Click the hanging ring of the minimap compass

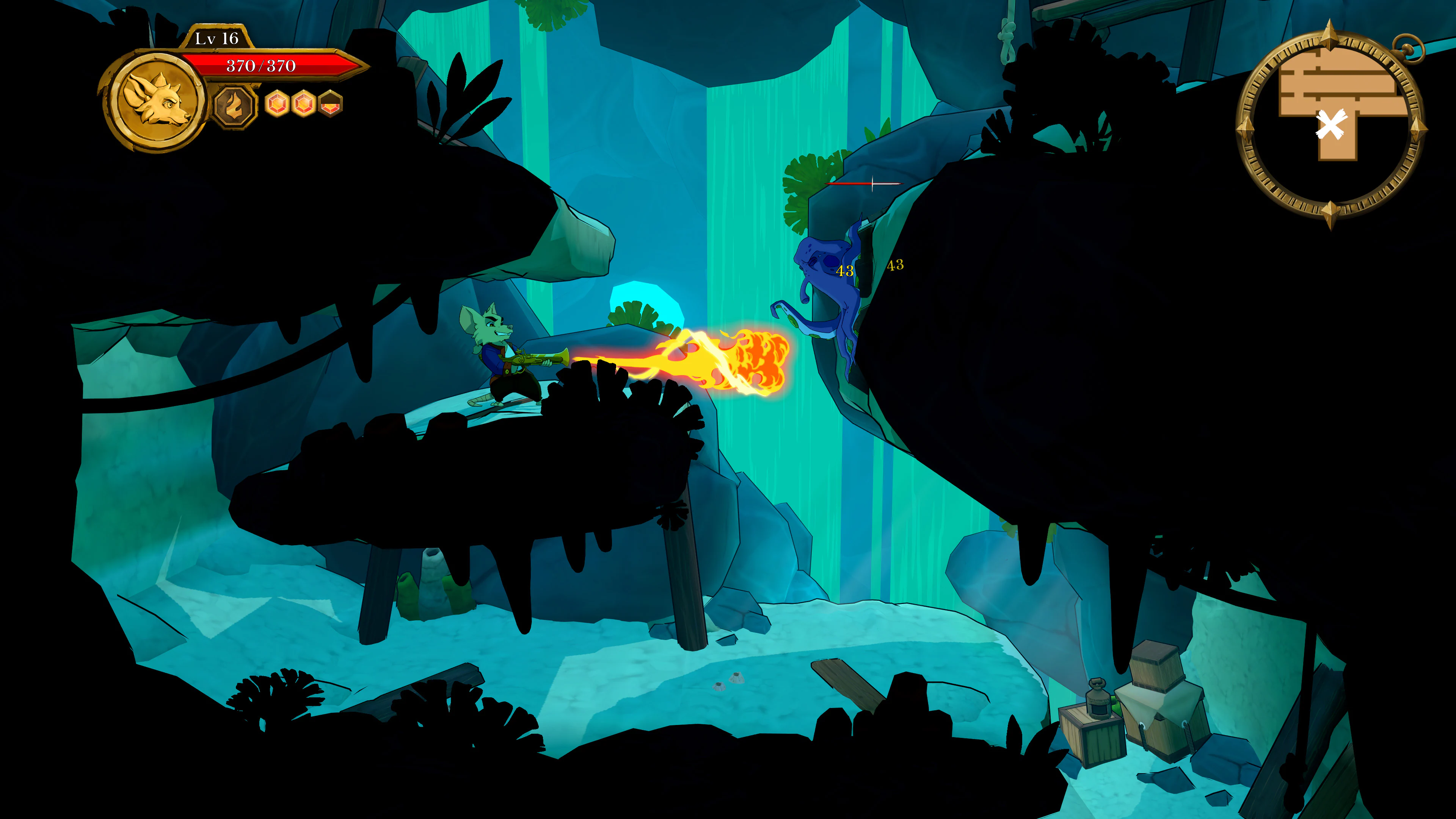(1408, 48)
